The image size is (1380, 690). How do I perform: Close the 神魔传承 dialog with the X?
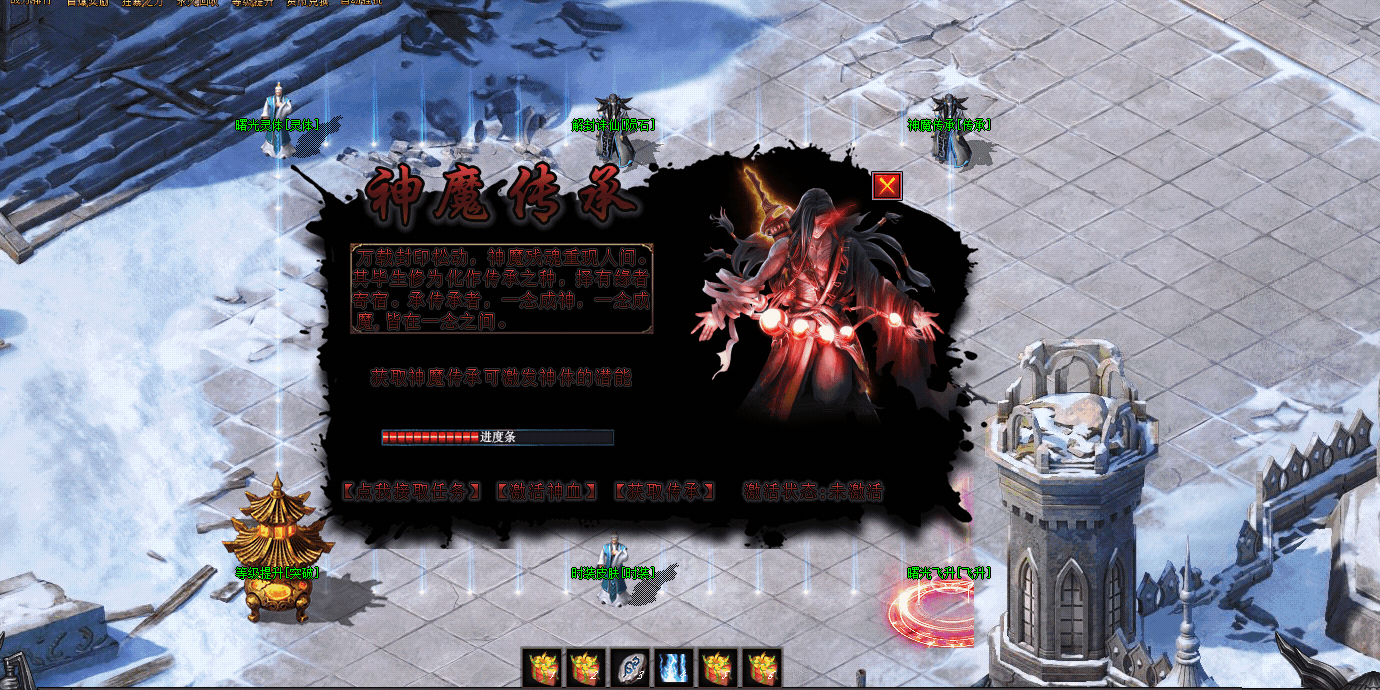tap(887, 186)
